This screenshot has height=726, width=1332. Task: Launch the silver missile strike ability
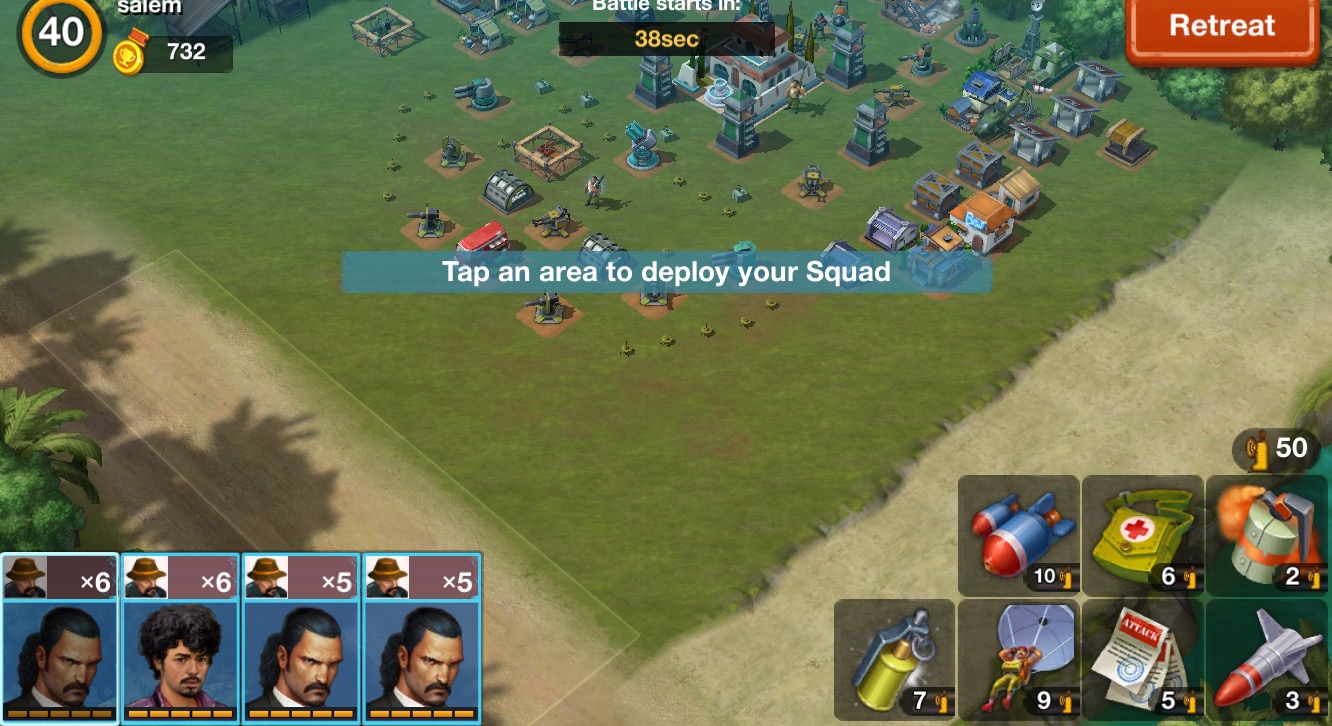click(1267, 660)
